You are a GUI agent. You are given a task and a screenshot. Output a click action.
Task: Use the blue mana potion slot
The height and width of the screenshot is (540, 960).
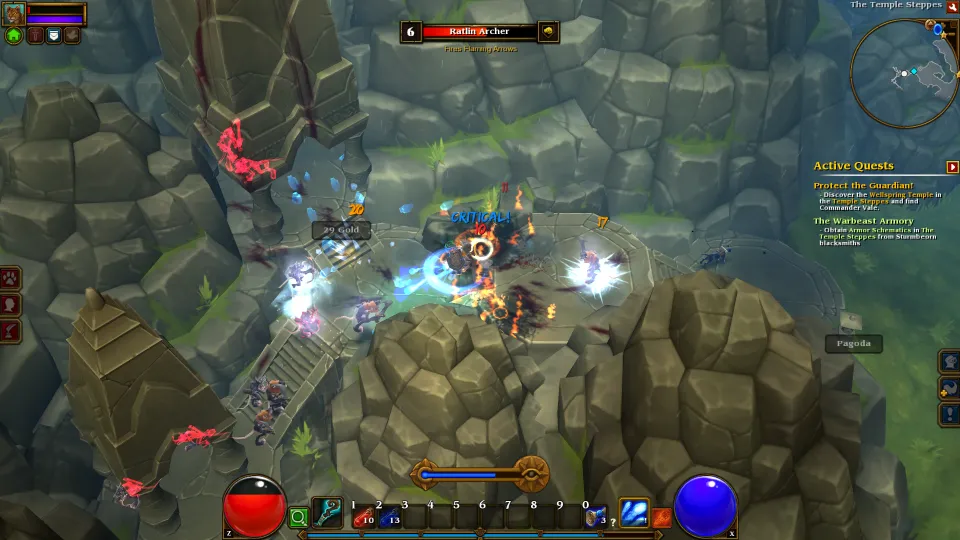point(389,515)
